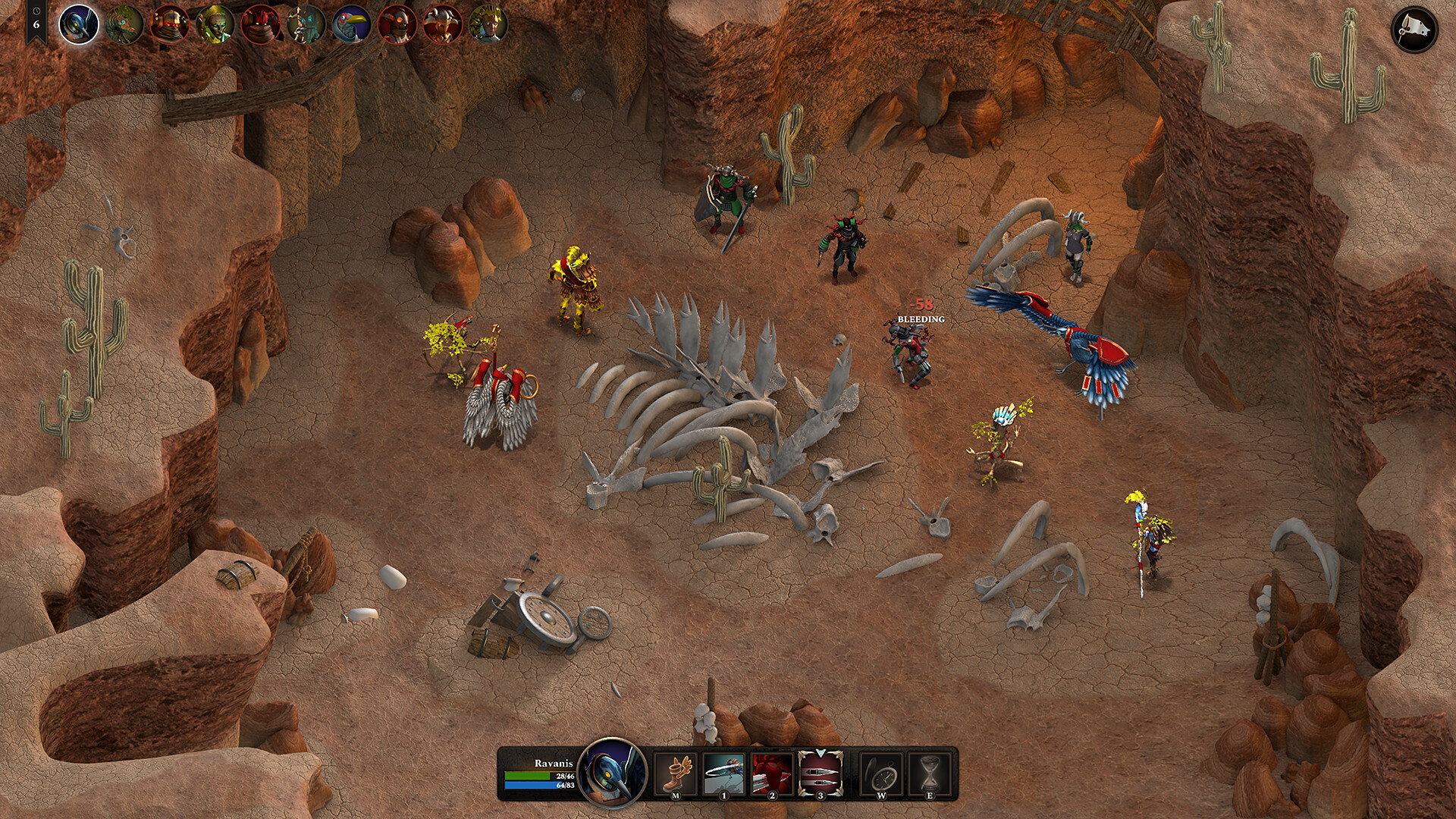The image size is (1456, 819).
Task: Use the red bleed attack in slot 2
Action: coord(773,773)
